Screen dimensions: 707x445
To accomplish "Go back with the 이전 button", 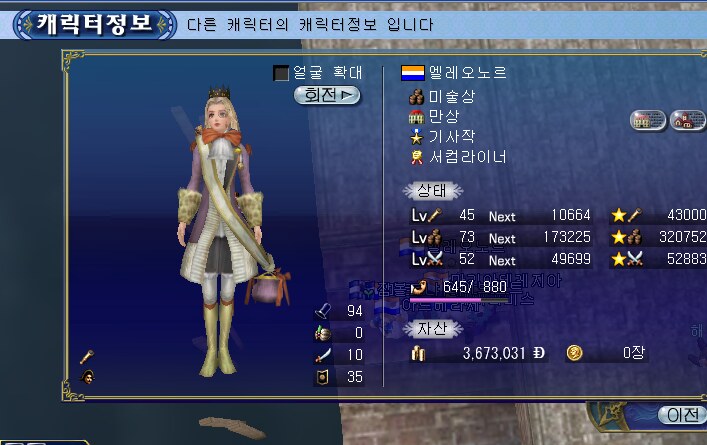I will point(682,415).
